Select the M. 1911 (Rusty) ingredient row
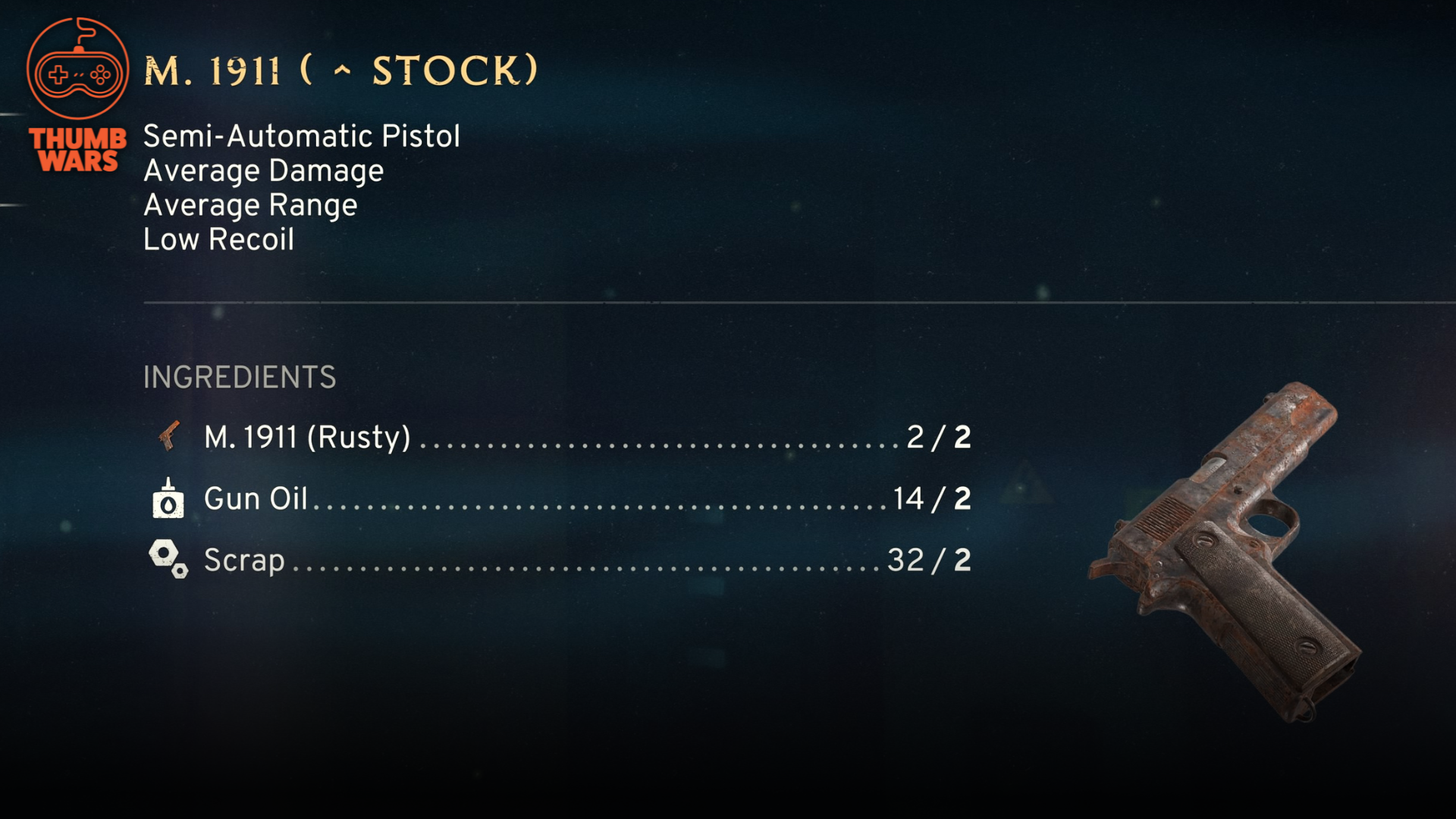 (561, 438)
